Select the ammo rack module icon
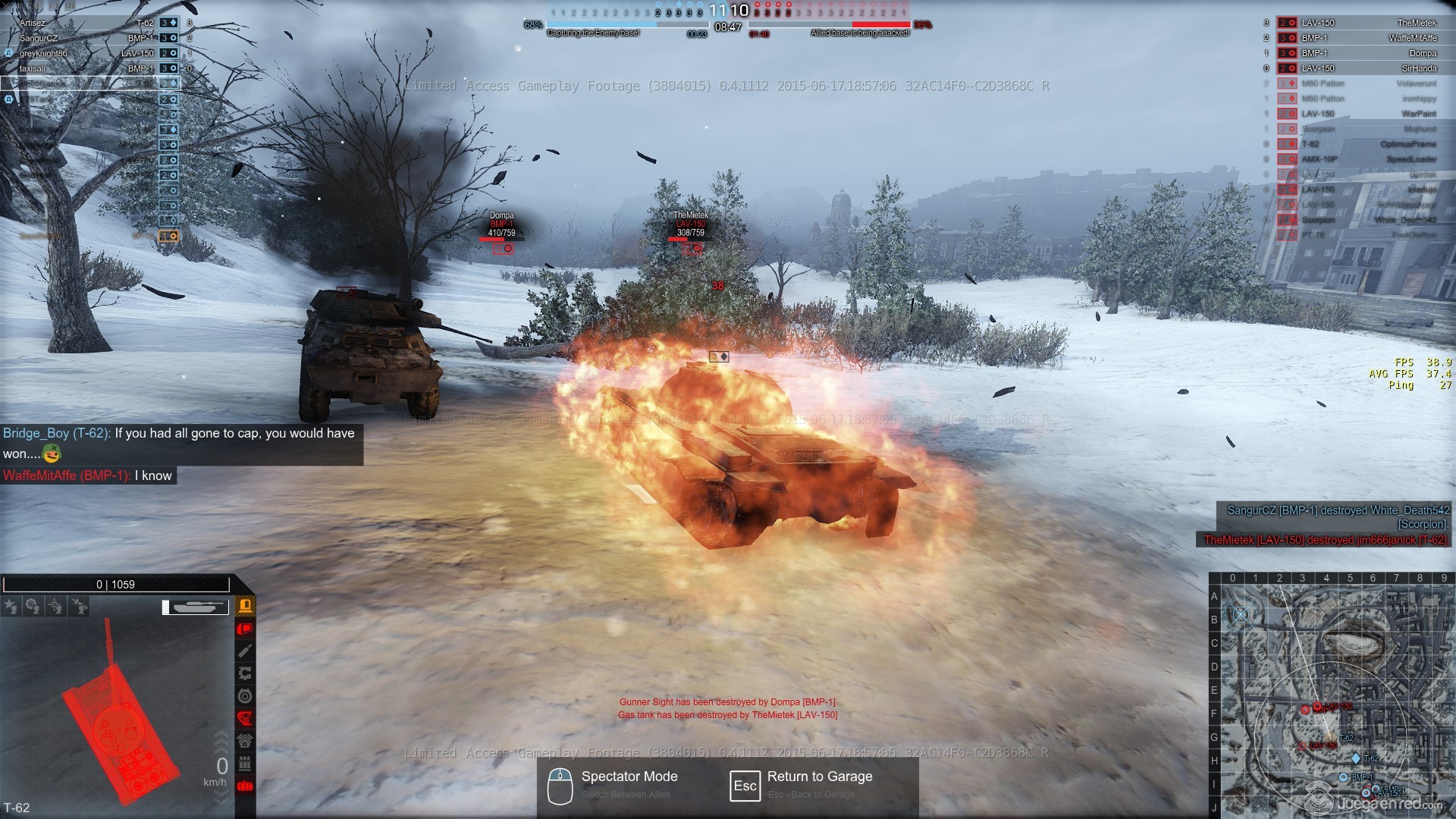Screen dimensions: 1456x819 coord(245,763)
